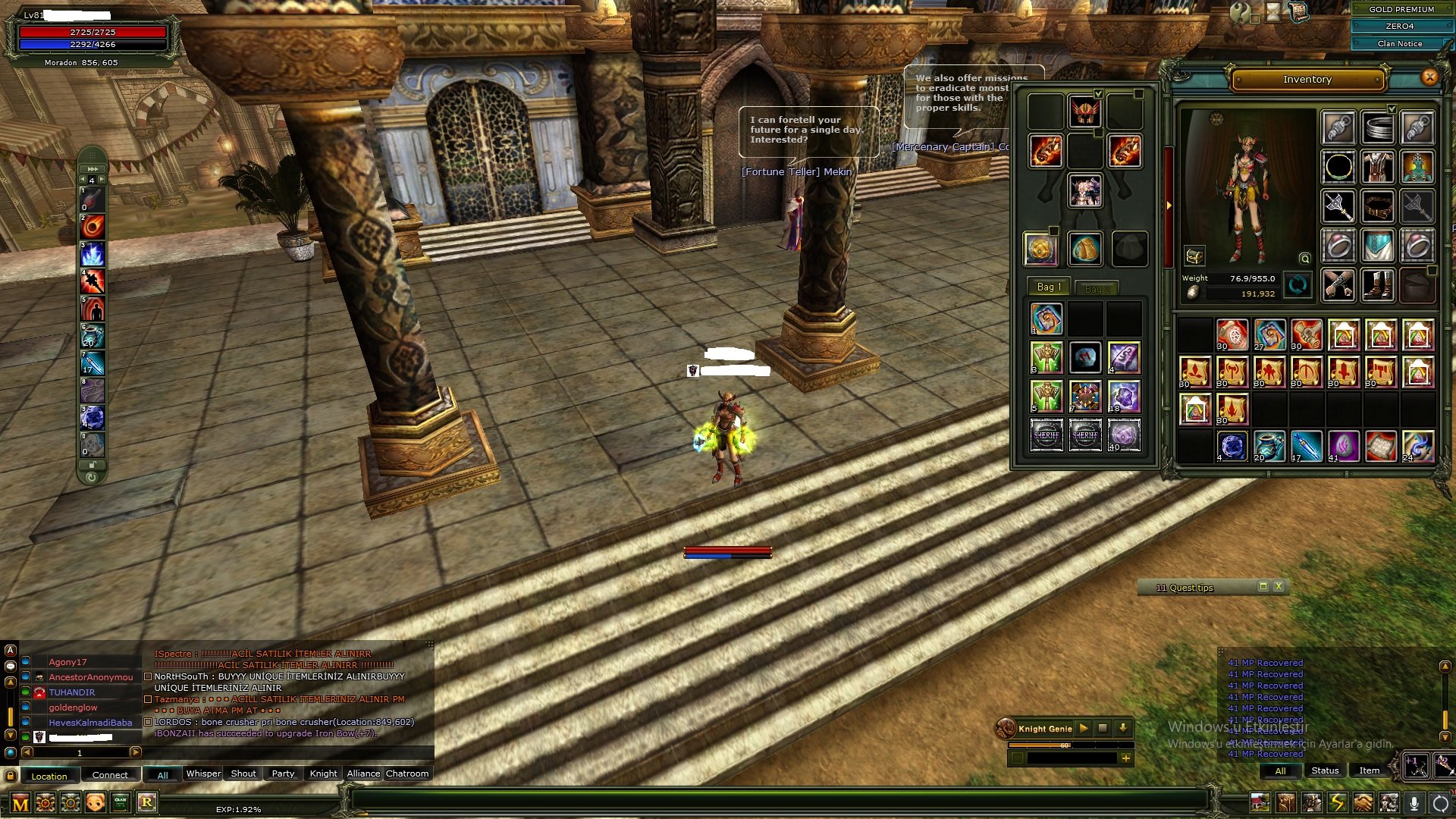Toggle the padlock icon next to chat tabs
1456x819 pixels.
click(11, 774)
